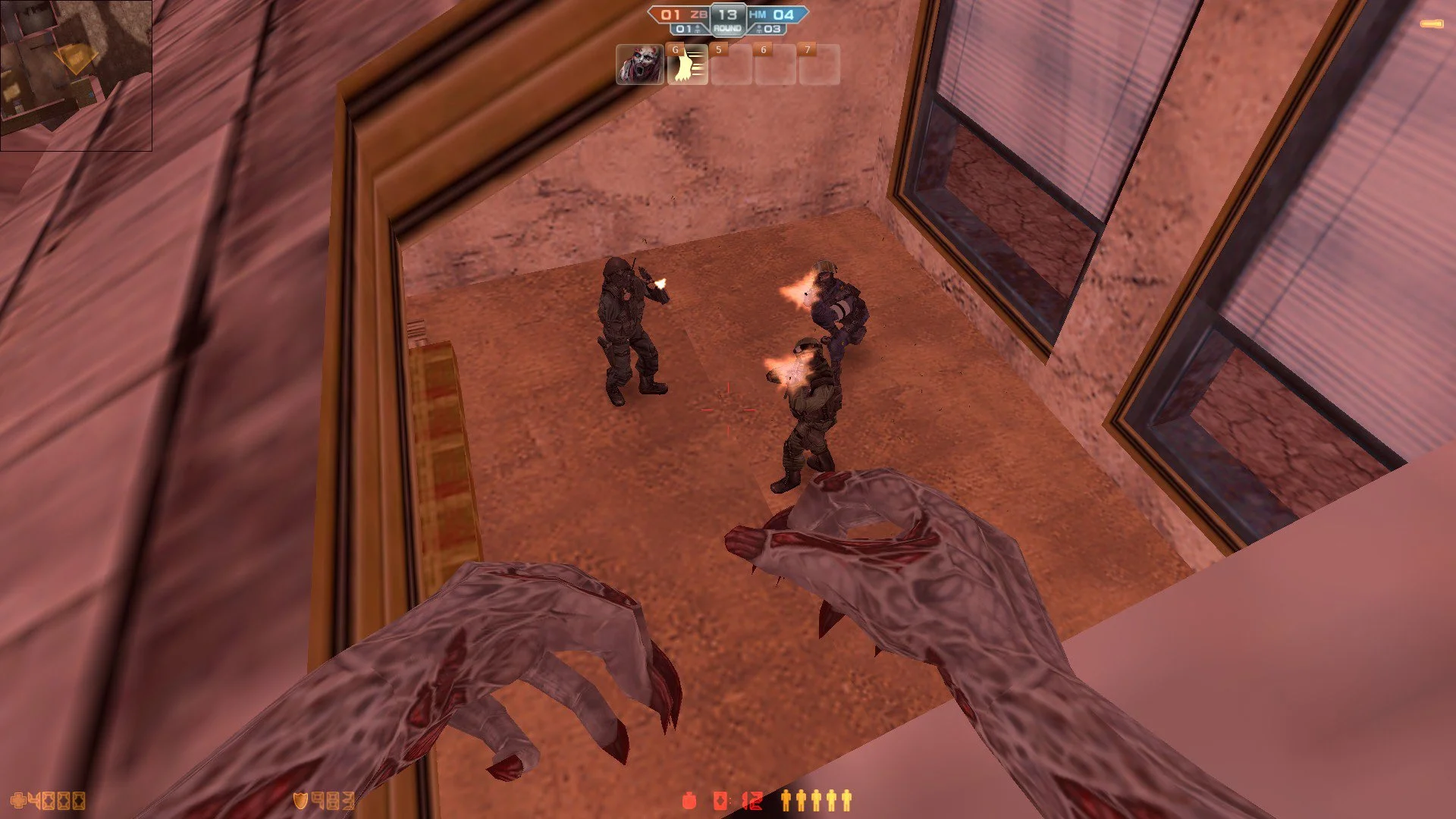Toggle weapon slot 6
Viewport: 1456px width, 819px height.
(x=777, y=66)
